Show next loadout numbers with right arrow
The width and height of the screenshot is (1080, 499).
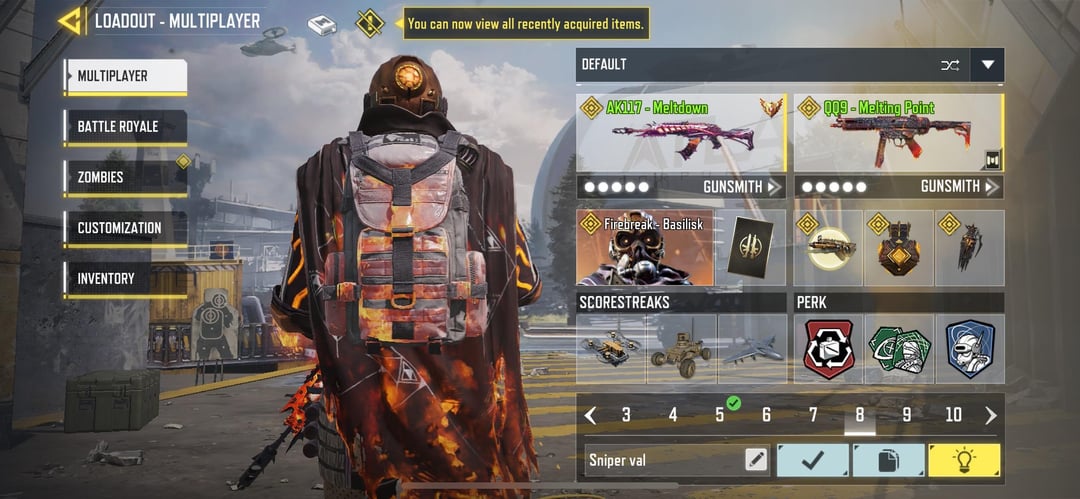[x=991, y=415]
